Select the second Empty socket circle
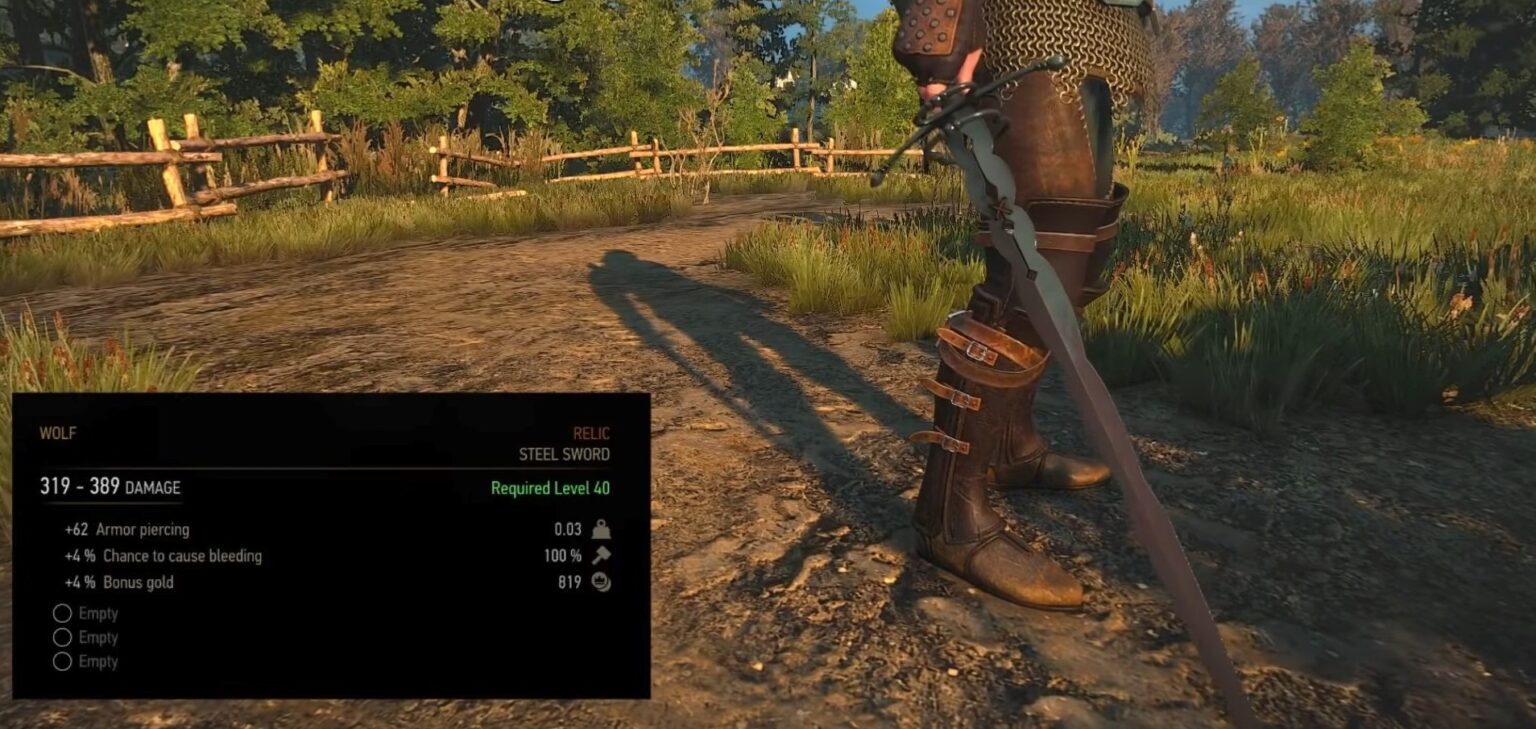The height and width of the screenshot is (729, 1536). [62, 637]
